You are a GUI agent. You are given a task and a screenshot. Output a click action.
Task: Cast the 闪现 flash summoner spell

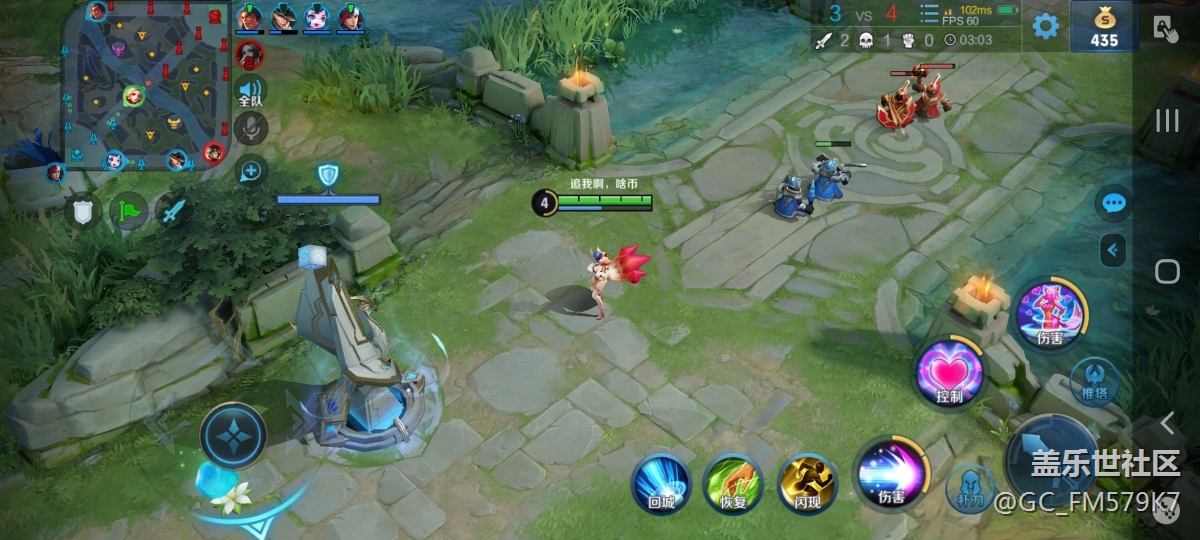807,484
